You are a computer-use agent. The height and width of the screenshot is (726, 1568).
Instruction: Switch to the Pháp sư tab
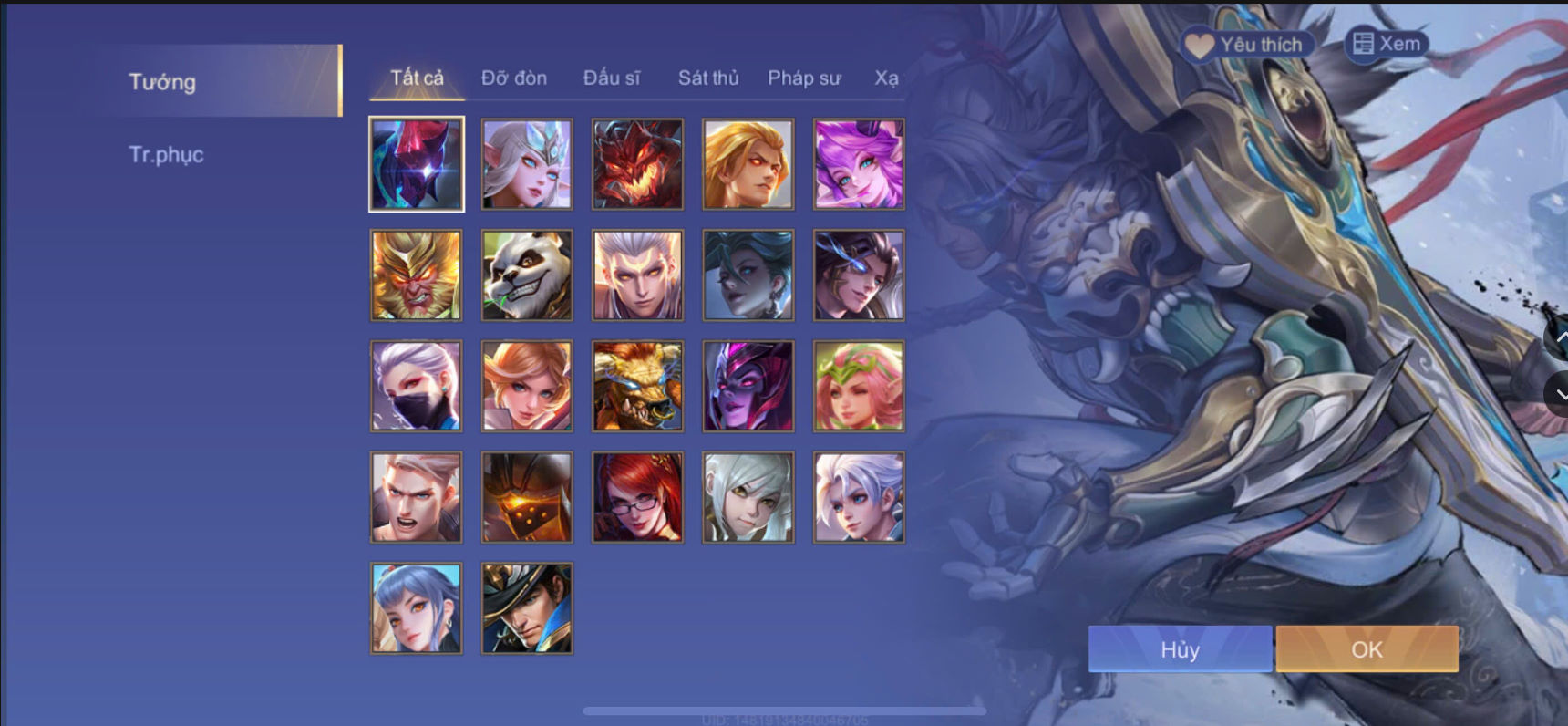pos(804,78)
